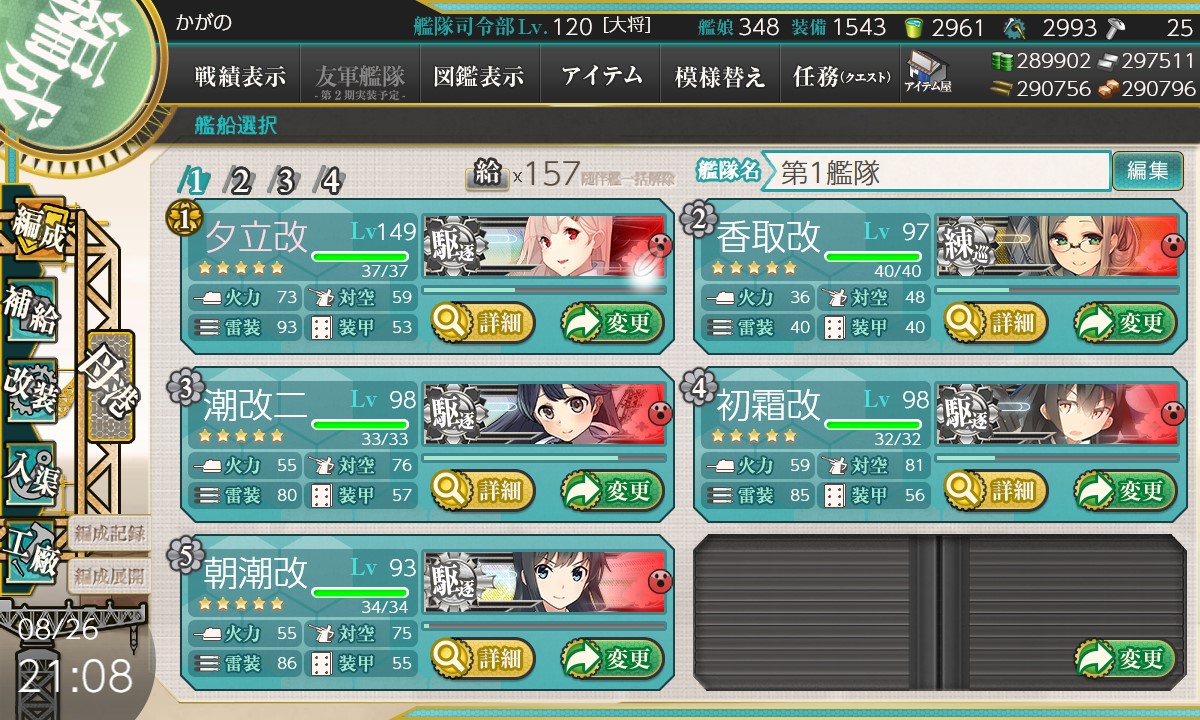Open 詳細 details for 朝潮改
This screenshot has width=1200, height=720.
[484, 658]
